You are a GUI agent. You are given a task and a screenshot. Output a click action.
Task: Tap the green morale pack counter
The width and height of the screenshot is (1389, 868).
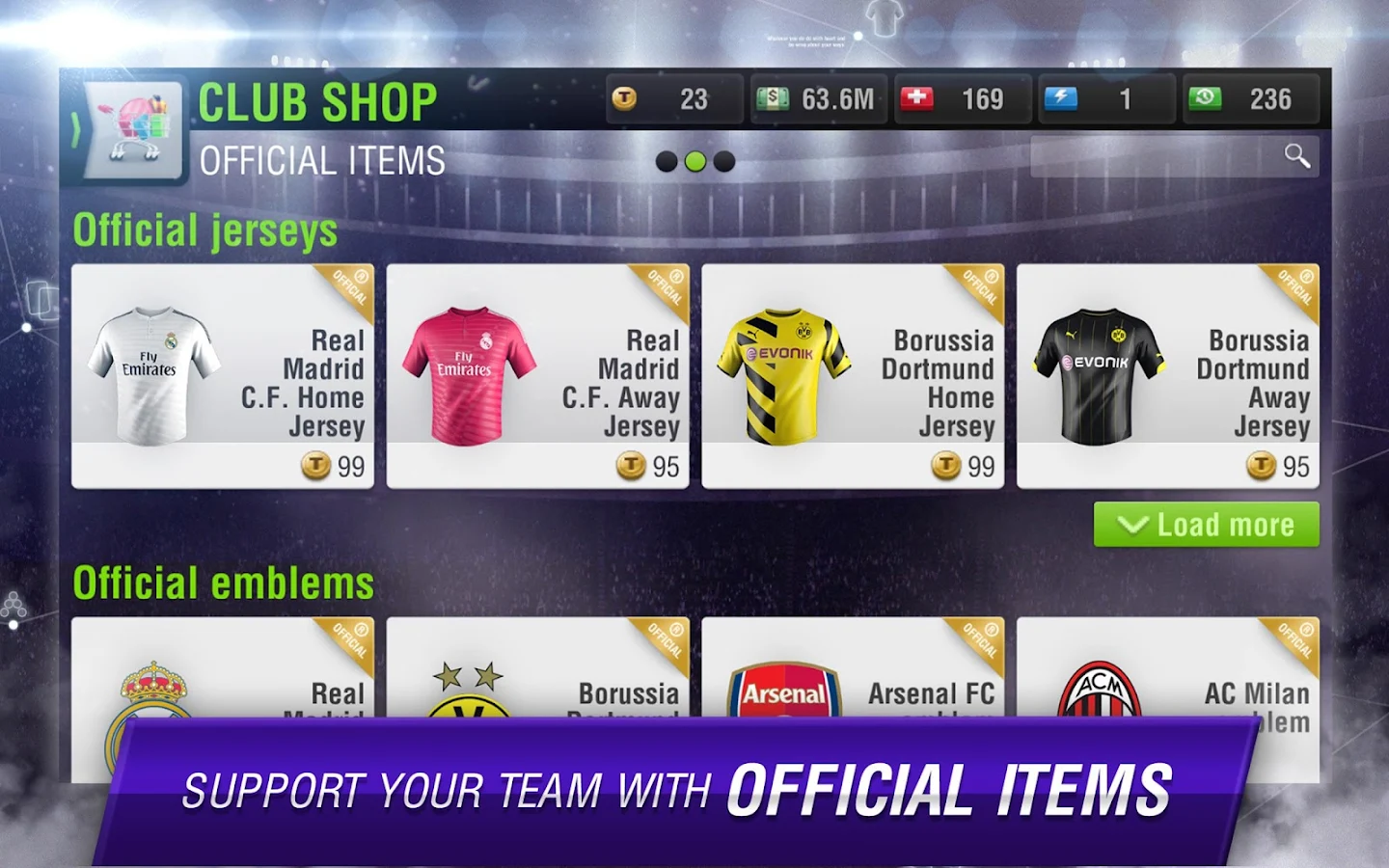click(1250, 99)
